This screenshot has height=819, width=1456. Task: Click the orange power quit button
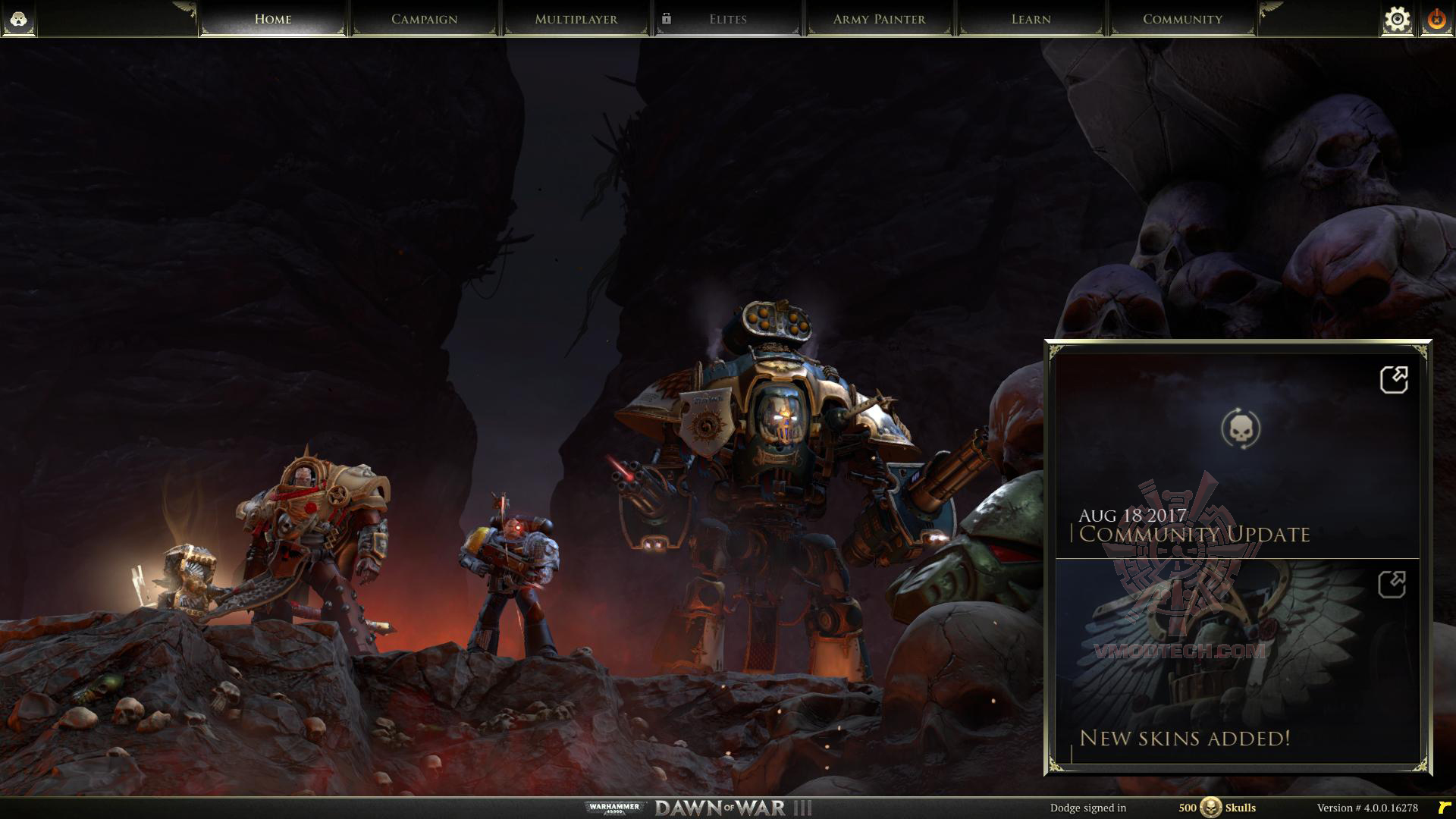coord(1436,20)
